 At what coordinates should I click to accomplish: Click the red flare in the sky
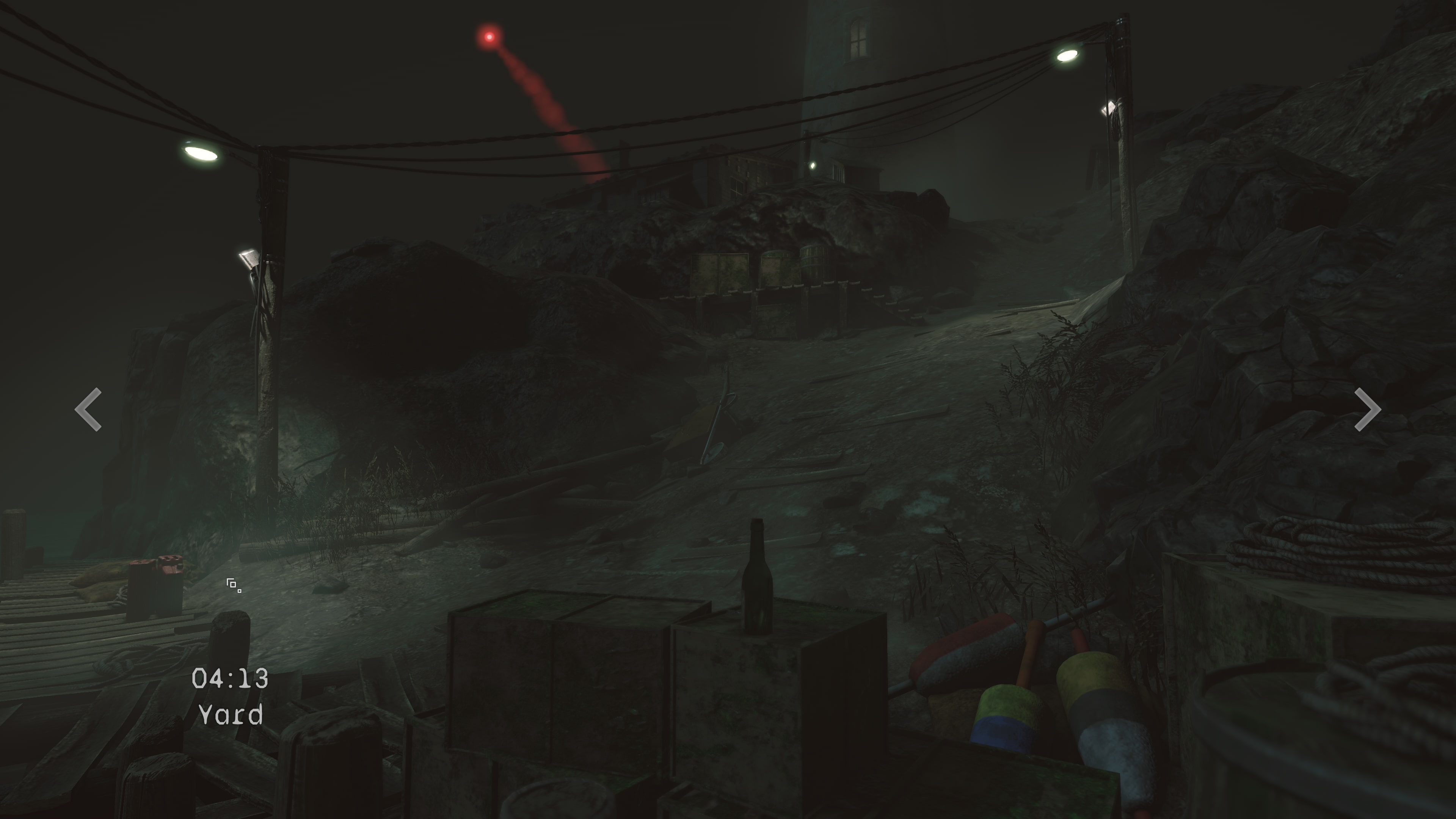(489, 35)
